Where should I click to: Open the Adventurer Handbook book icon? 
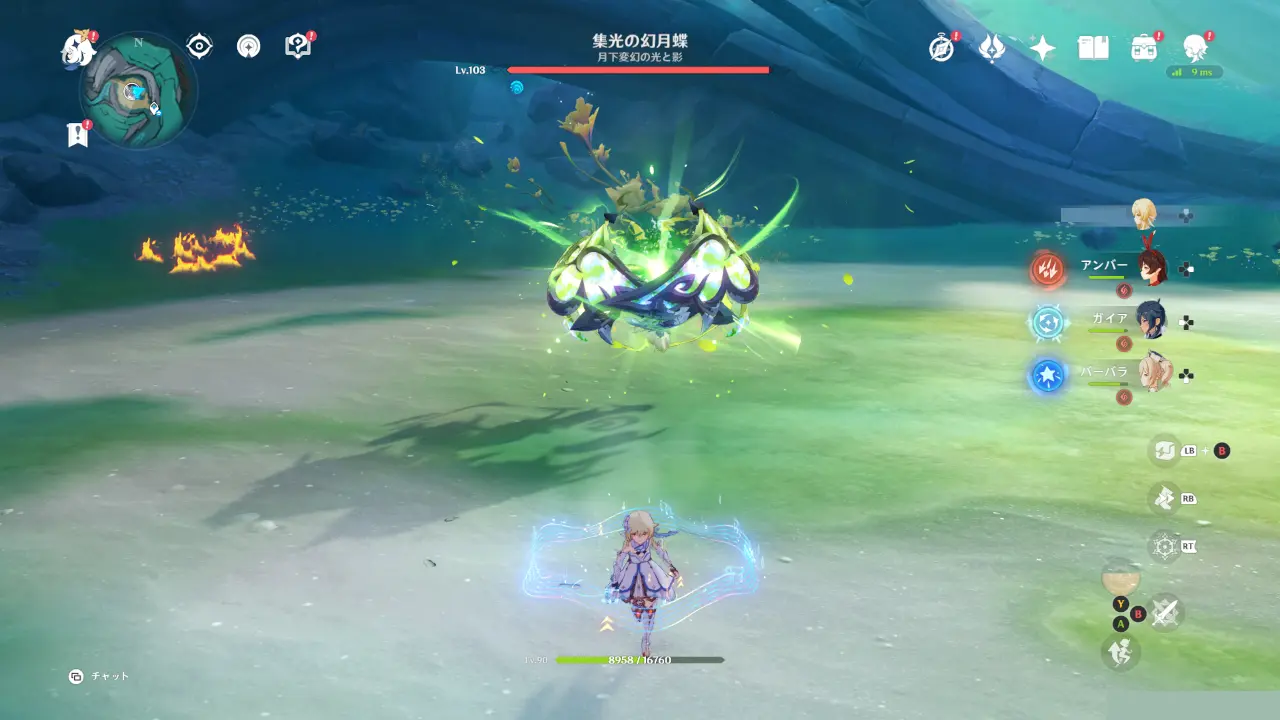coord(1093,48)
